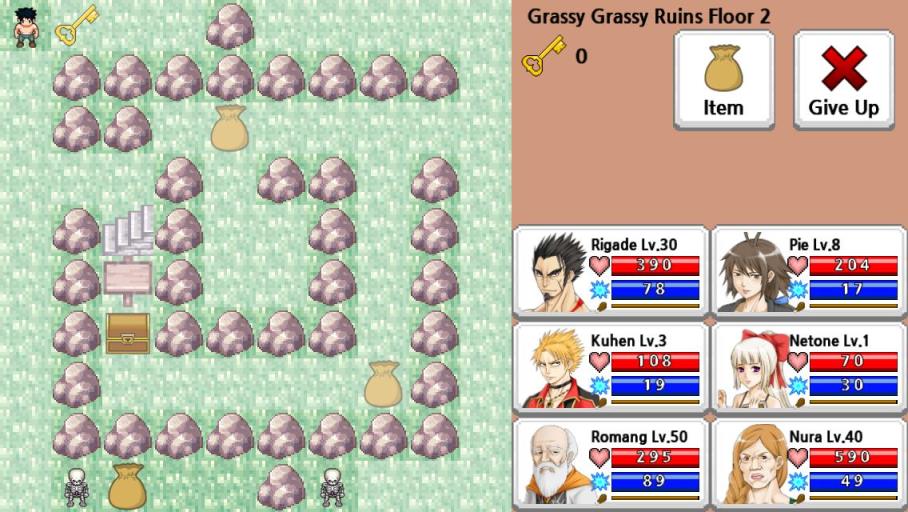This screenshot has width=908, height=512.
Task: Select Rigade's party member card
Action: pyautogui.click(x=611, y=270)
